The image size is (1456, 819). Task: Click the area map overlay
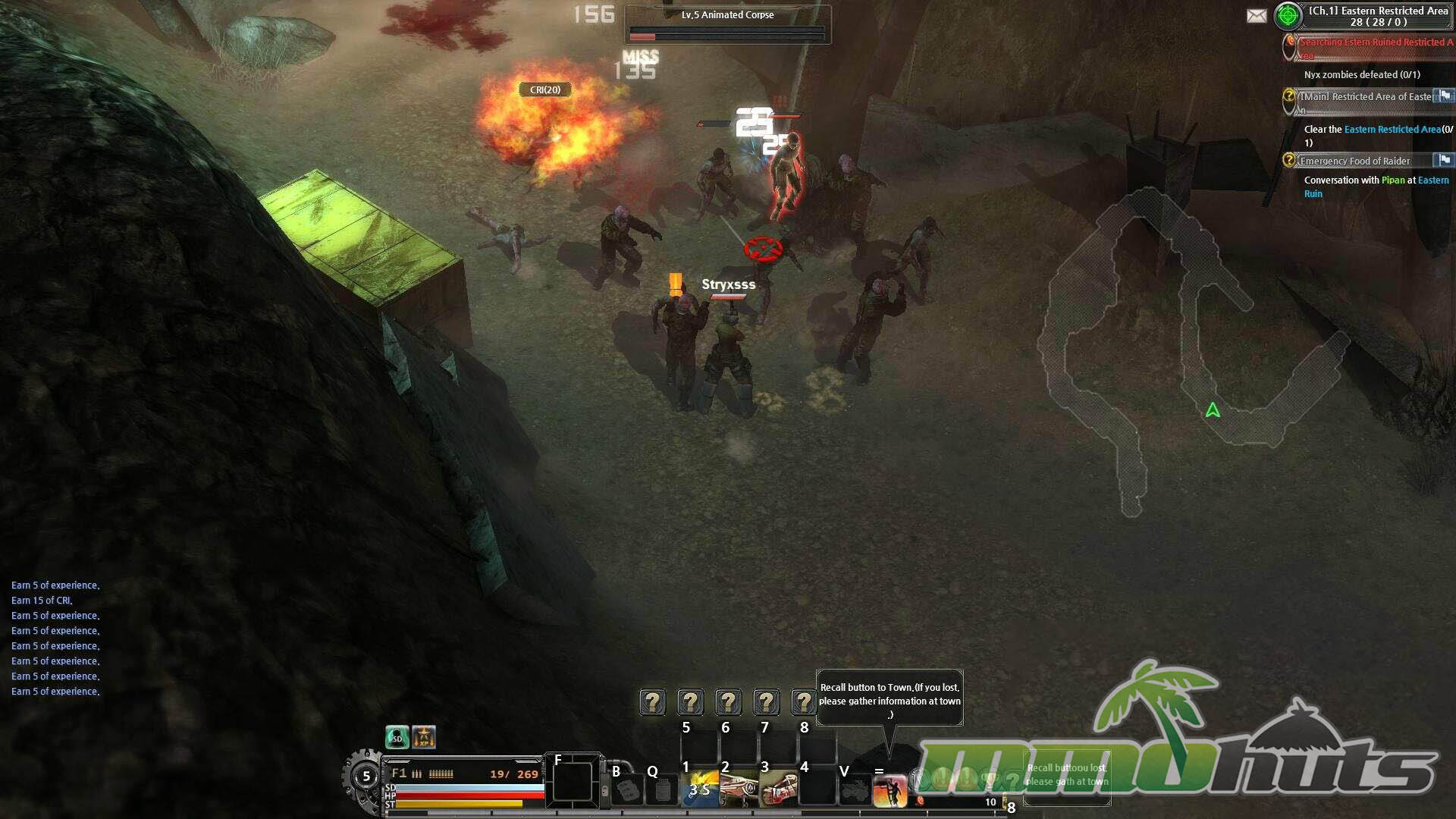pos(1183,341)
